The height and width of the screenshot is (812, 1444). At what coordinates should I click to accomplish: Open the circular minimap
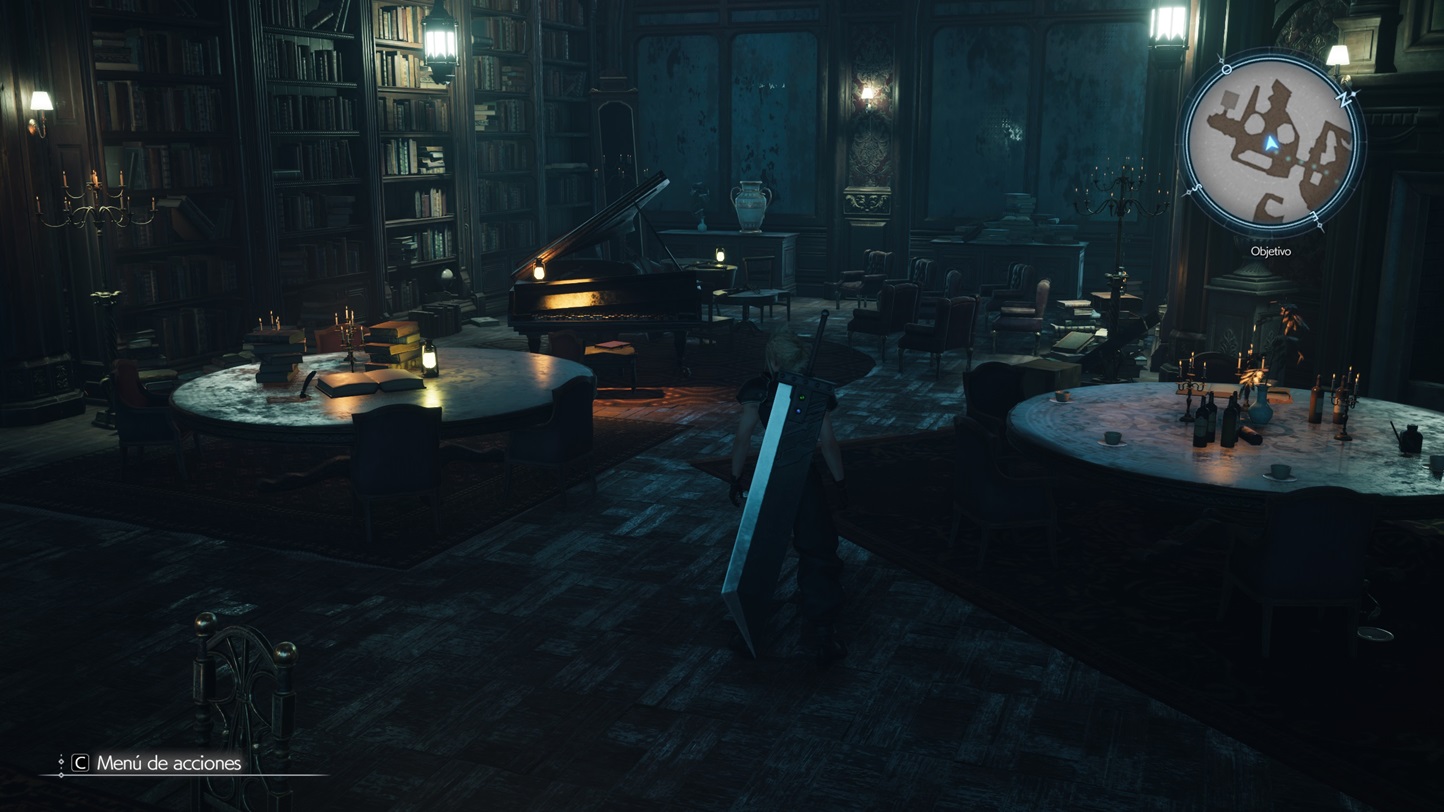coord(1270,145)
